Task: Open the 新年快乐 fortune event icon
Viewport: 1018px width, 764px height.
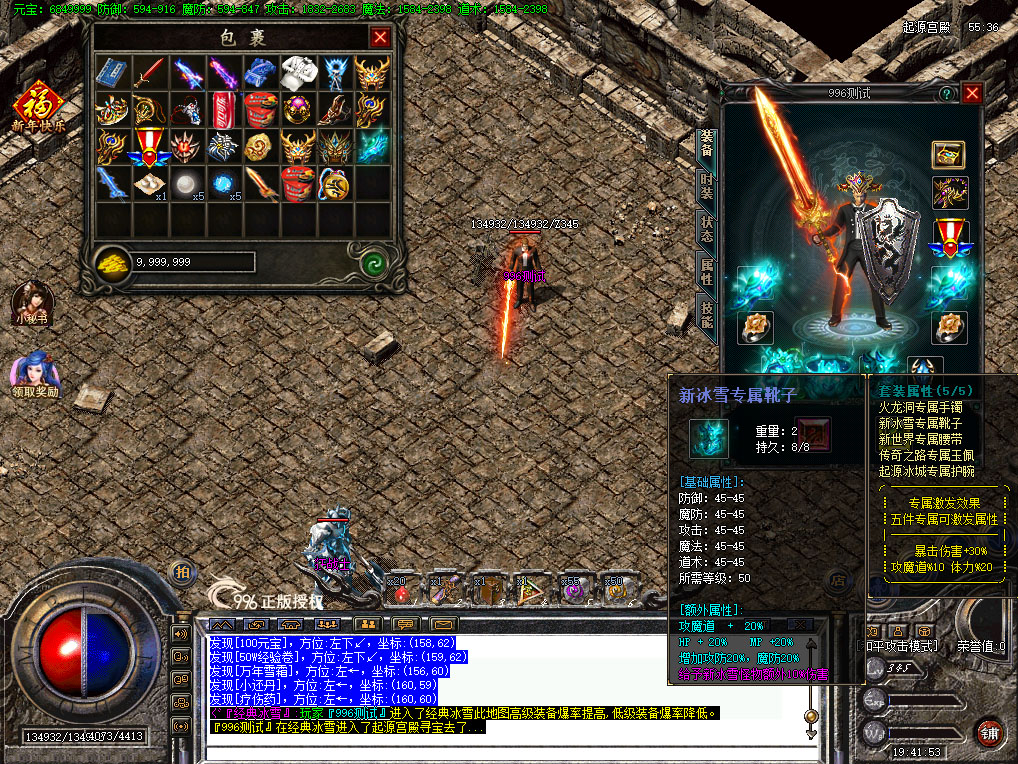Action: pos(36,106)
